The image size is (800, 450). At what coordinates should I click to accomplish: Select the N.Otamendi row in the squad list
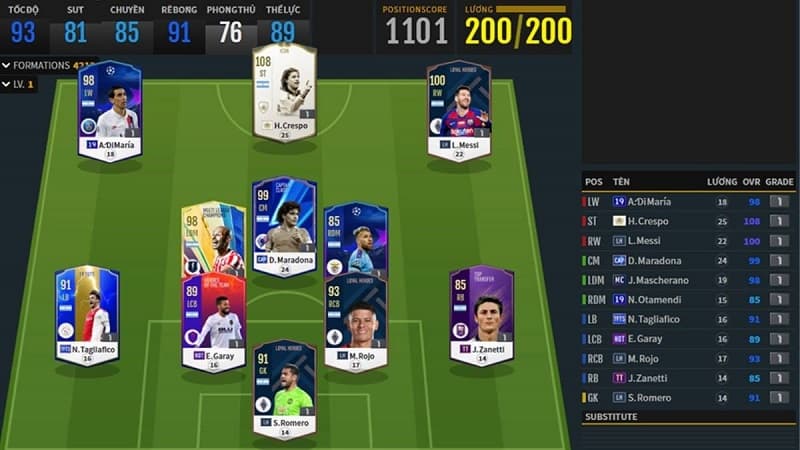pos(689,299)
